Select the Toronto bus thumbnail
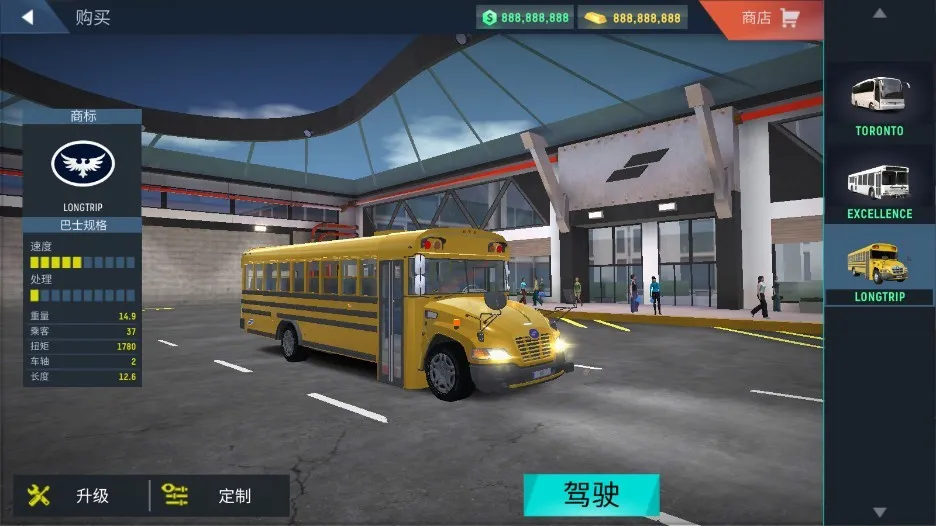 coord(879,100)
